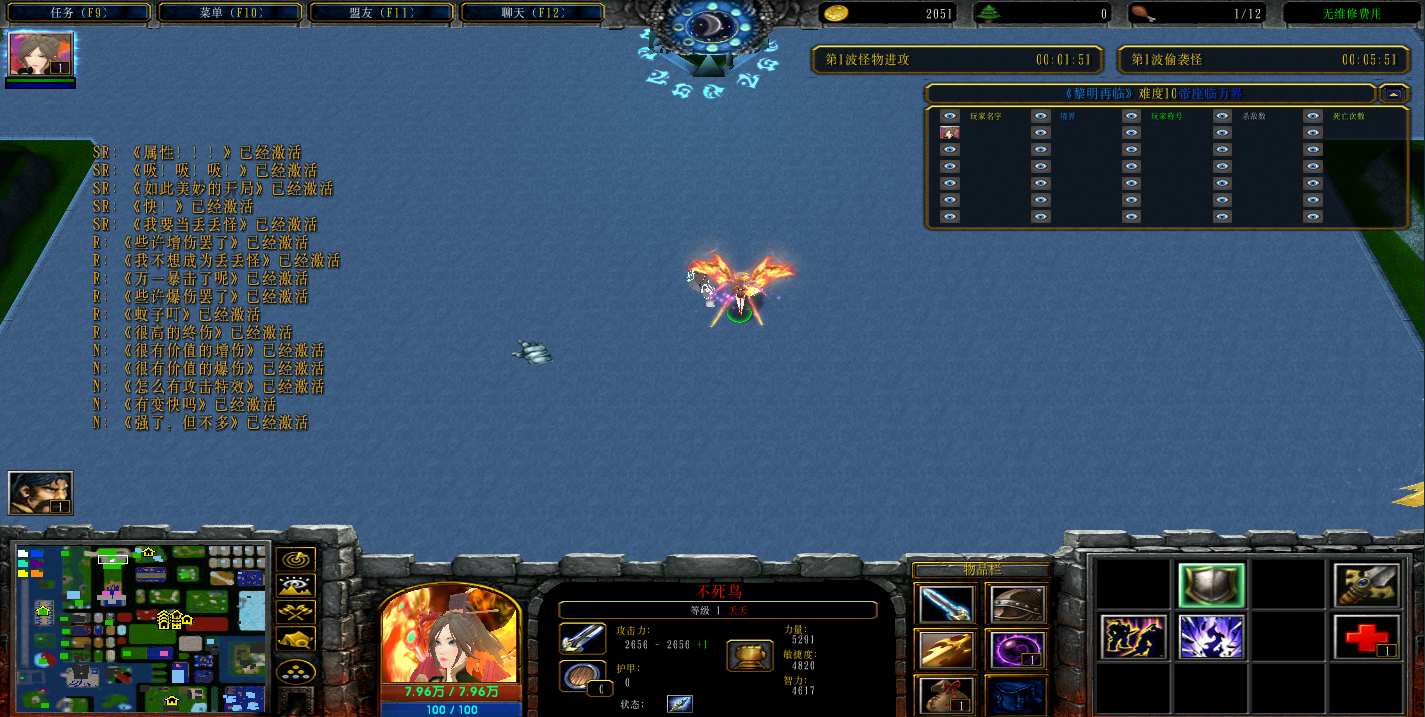The image size is (1425, 717).
Task: Open the 盟友 (F11) allies menu
Action: pyautogui.click(x=382, y=13)
